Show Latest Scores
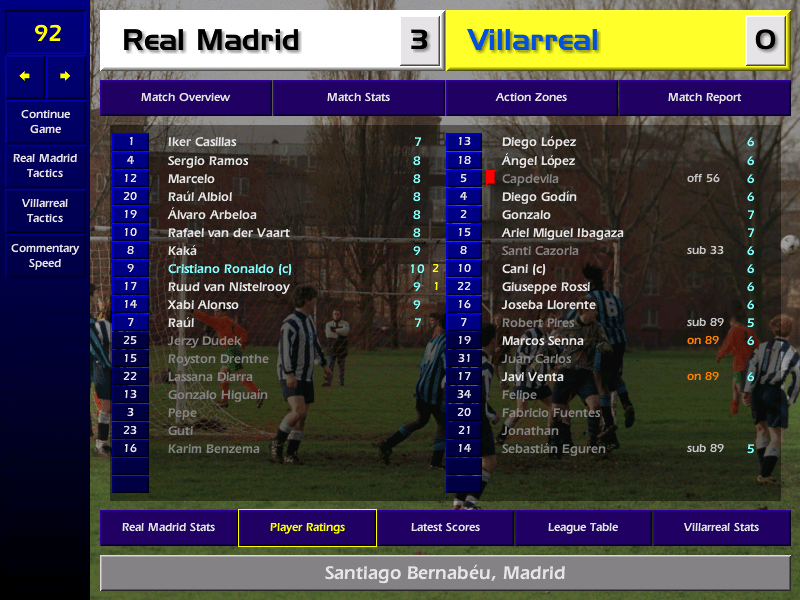800x600 pixels. click(x=445, y=527)
